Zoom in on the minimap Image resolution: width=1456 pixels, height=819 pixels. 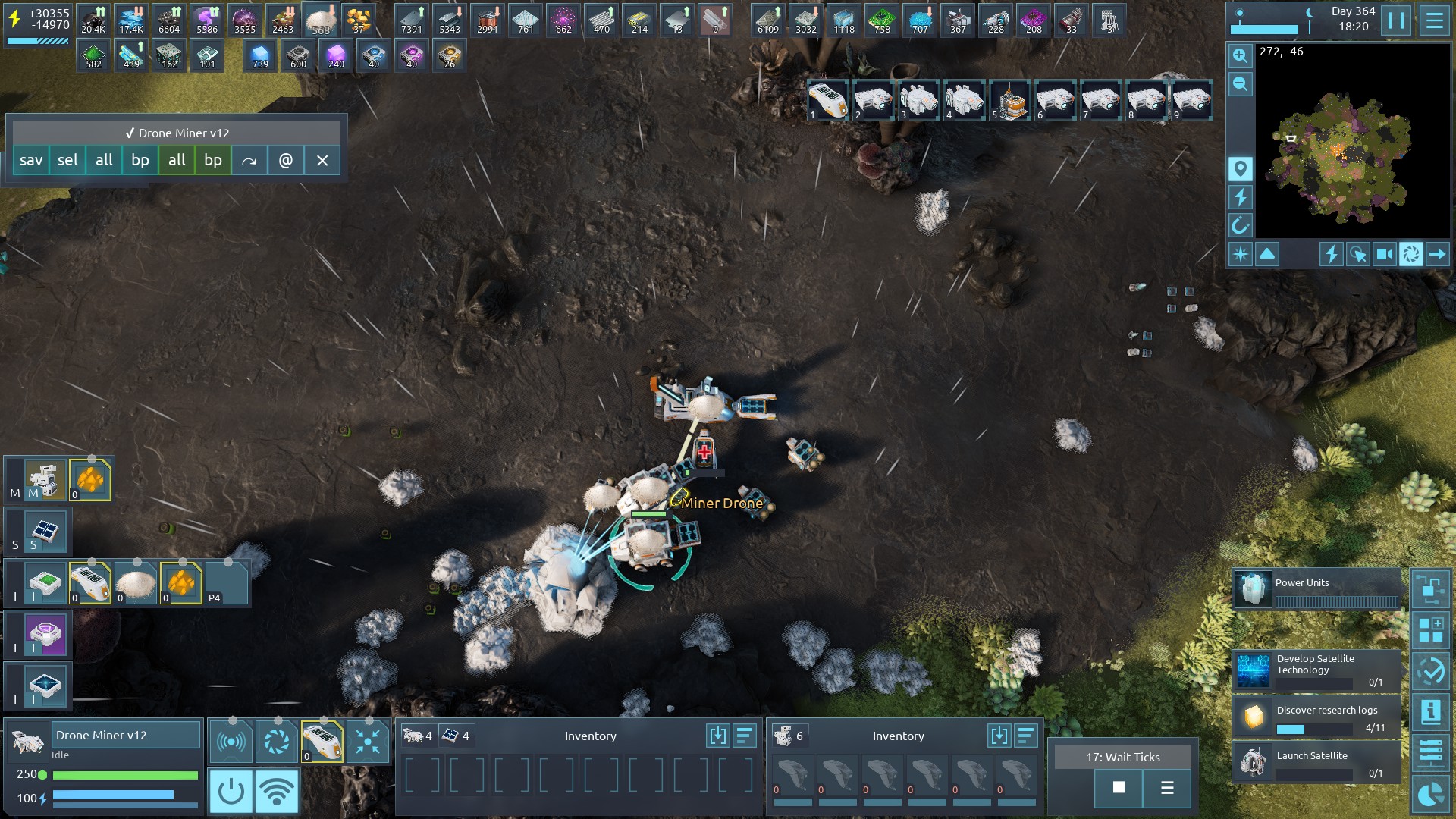click(1240, 55)
